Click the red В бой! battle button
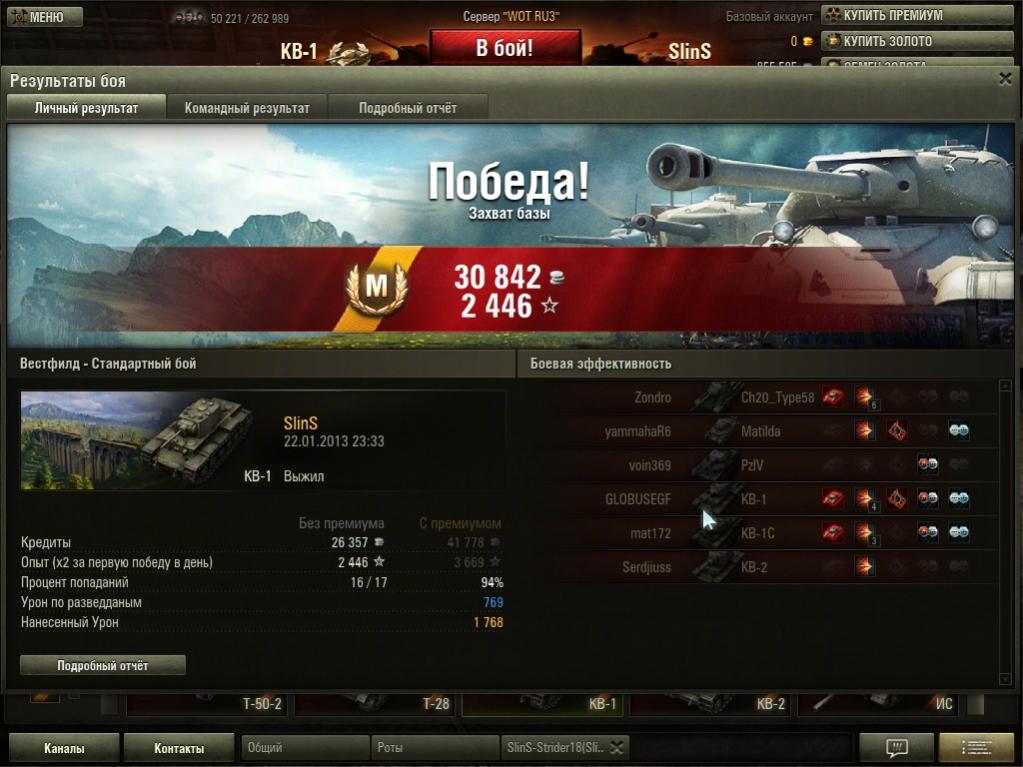The height and width of the screenshot is (767, 1023). 505,49
